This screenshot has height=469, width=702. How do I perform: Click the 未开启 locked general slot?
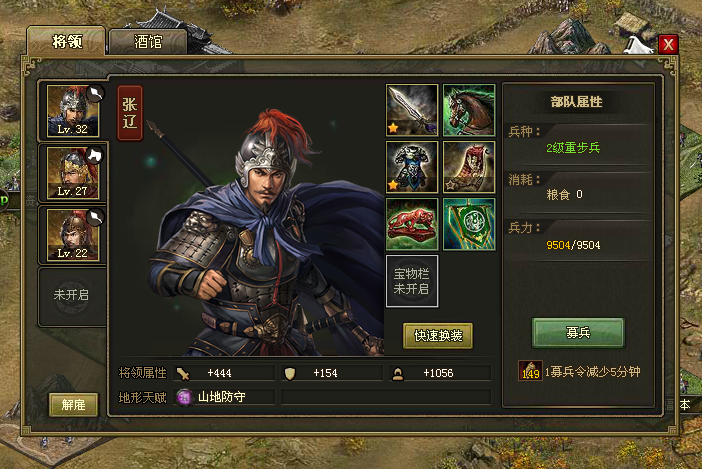(x=73, y=296)
